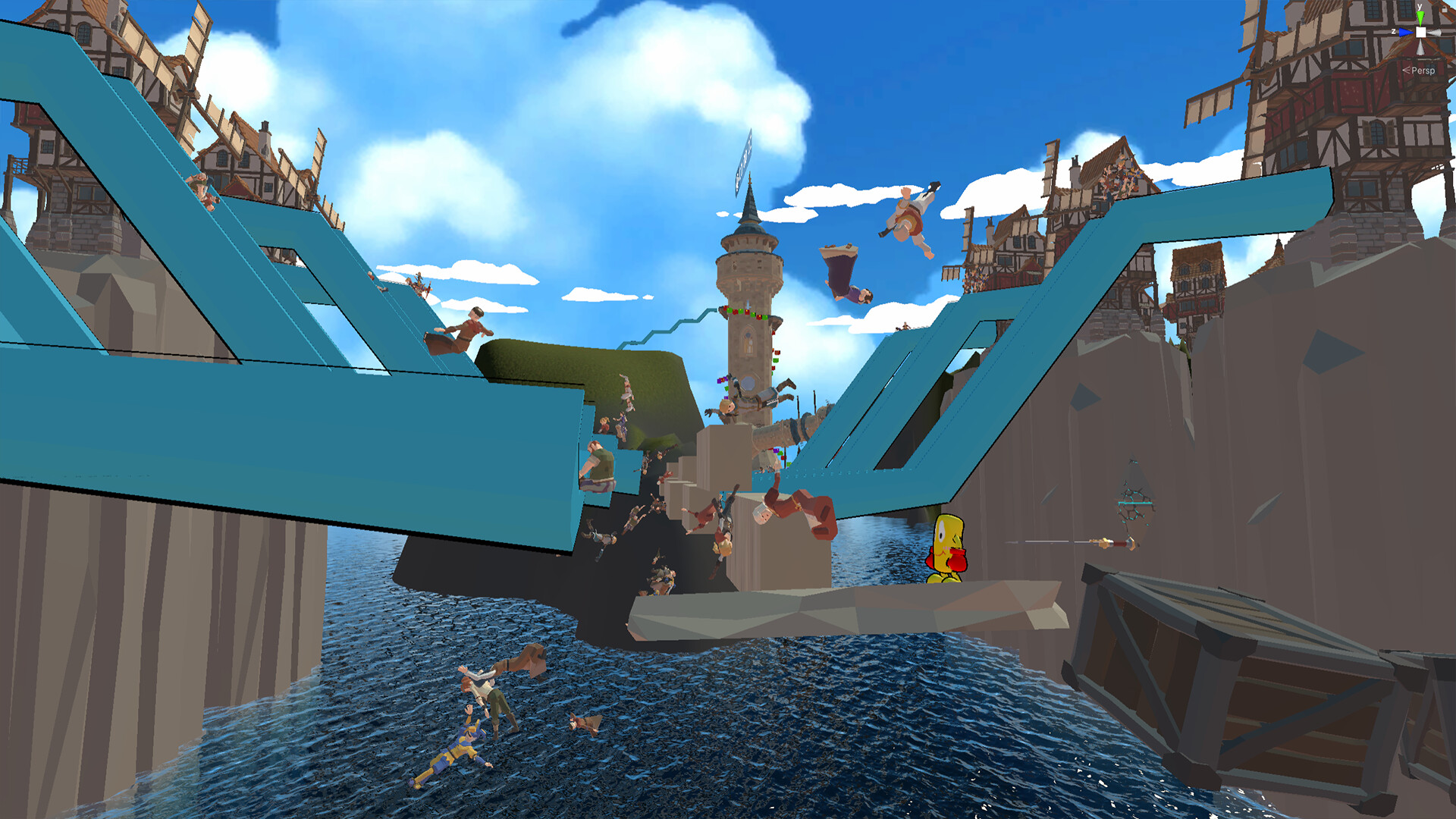
Task: Click the bottom white axis cone on the gizmo
Action: click(x=1421, y=48)
